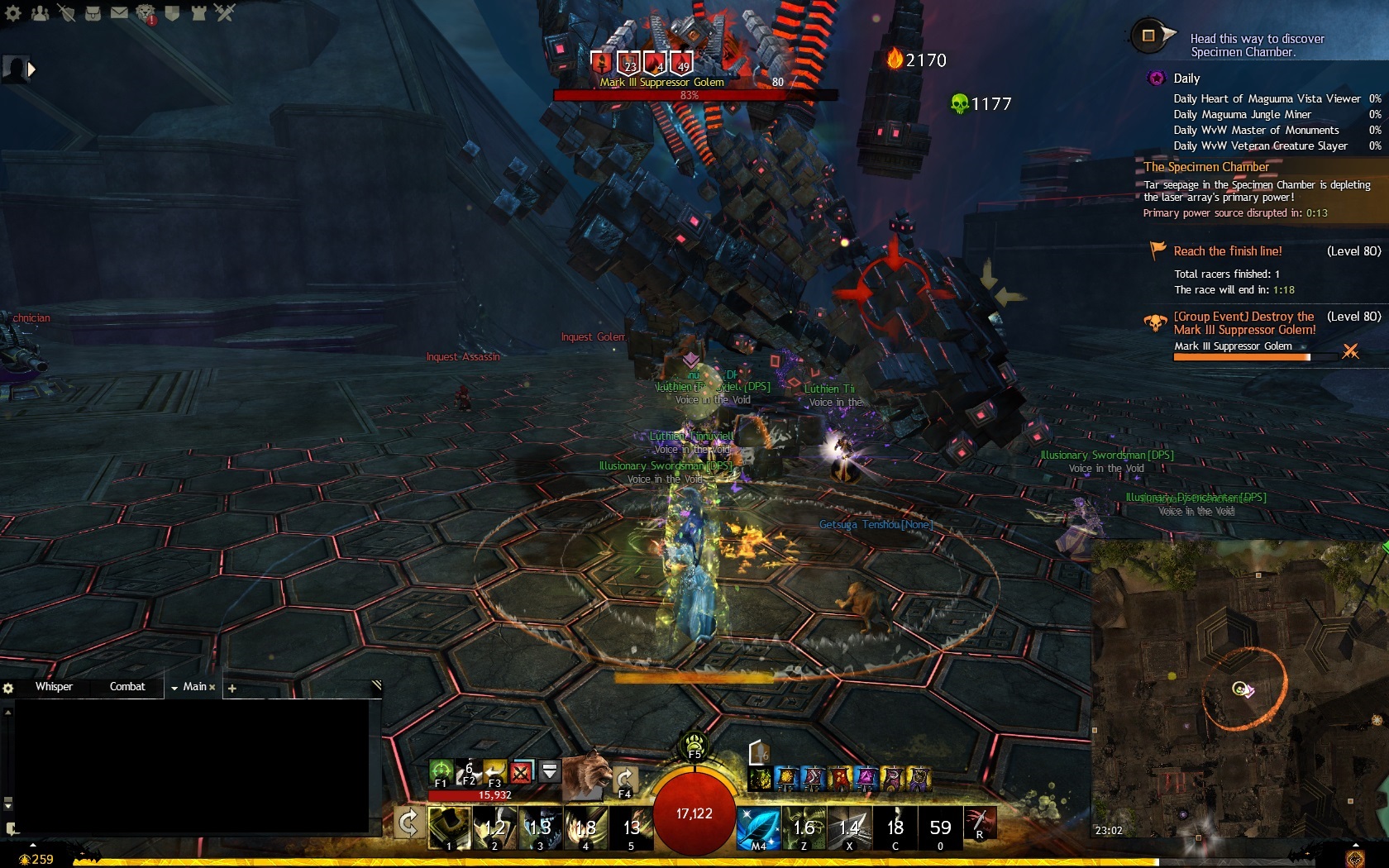Open the Black Lion Trading Company lion icon
The width and height of the screenshot is (1389, 868).
click(146, 12)
